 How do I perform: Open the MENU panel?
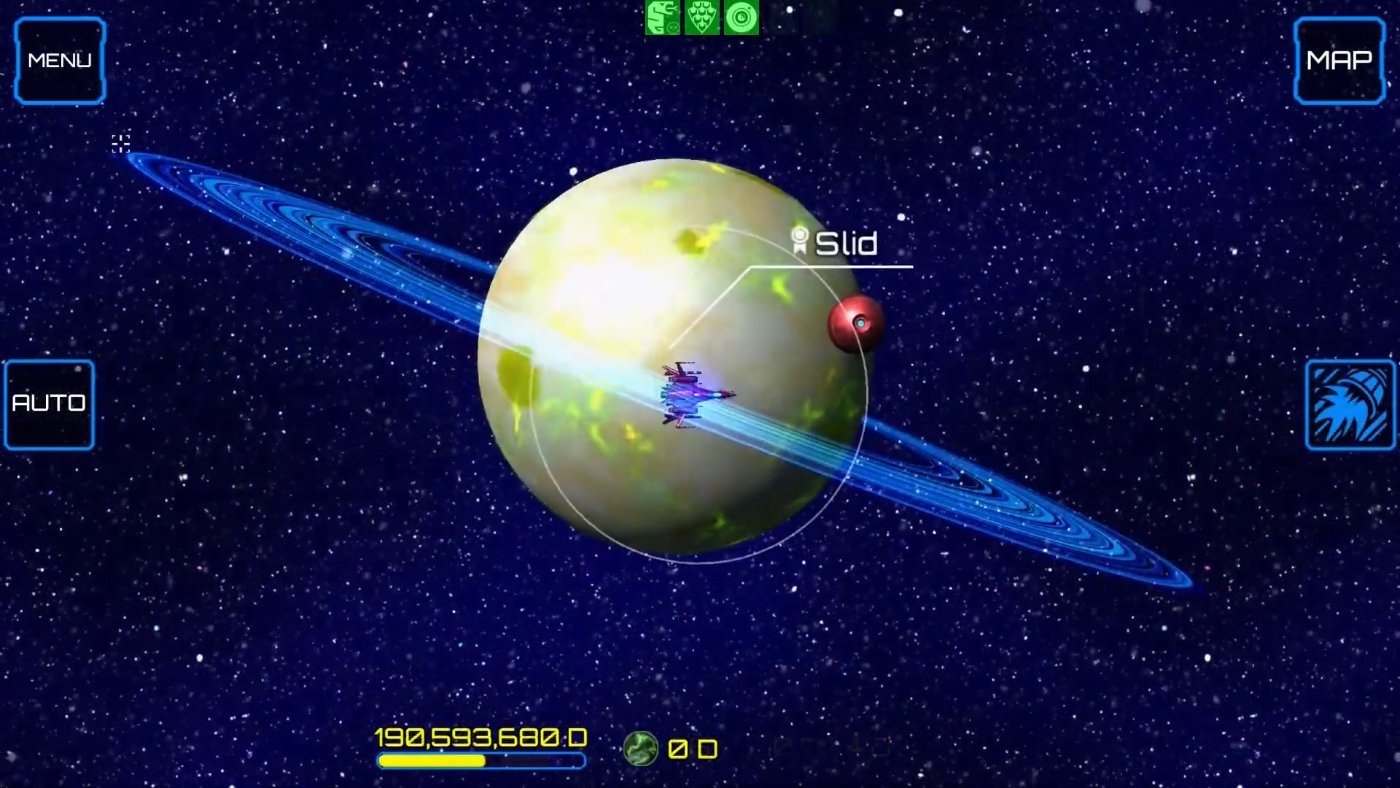58,60
